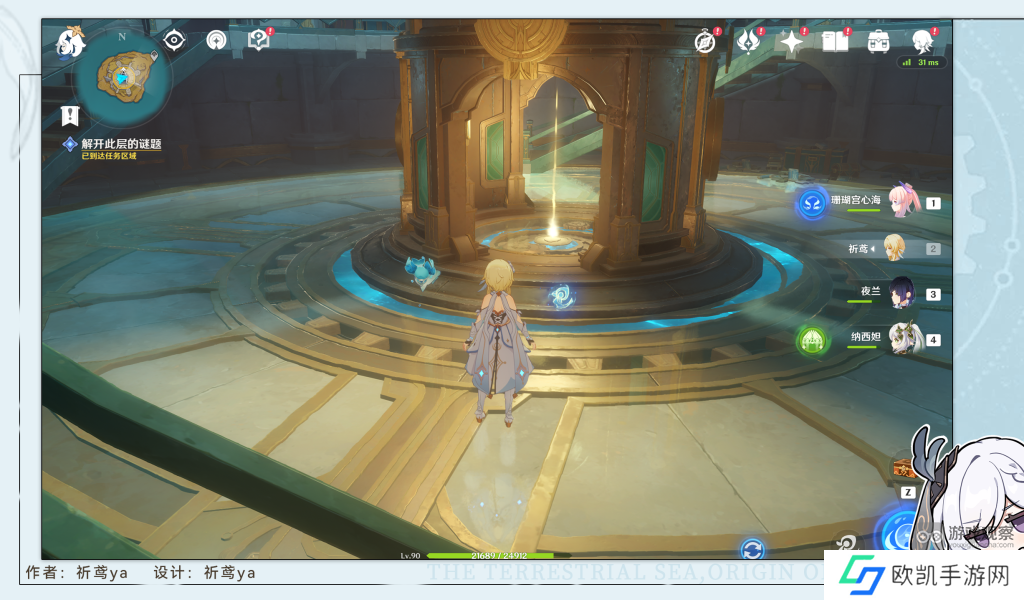Select the tracked quest 解开此层的谜题
Viewport: 1024px width, 600px height.
(120, 144)
